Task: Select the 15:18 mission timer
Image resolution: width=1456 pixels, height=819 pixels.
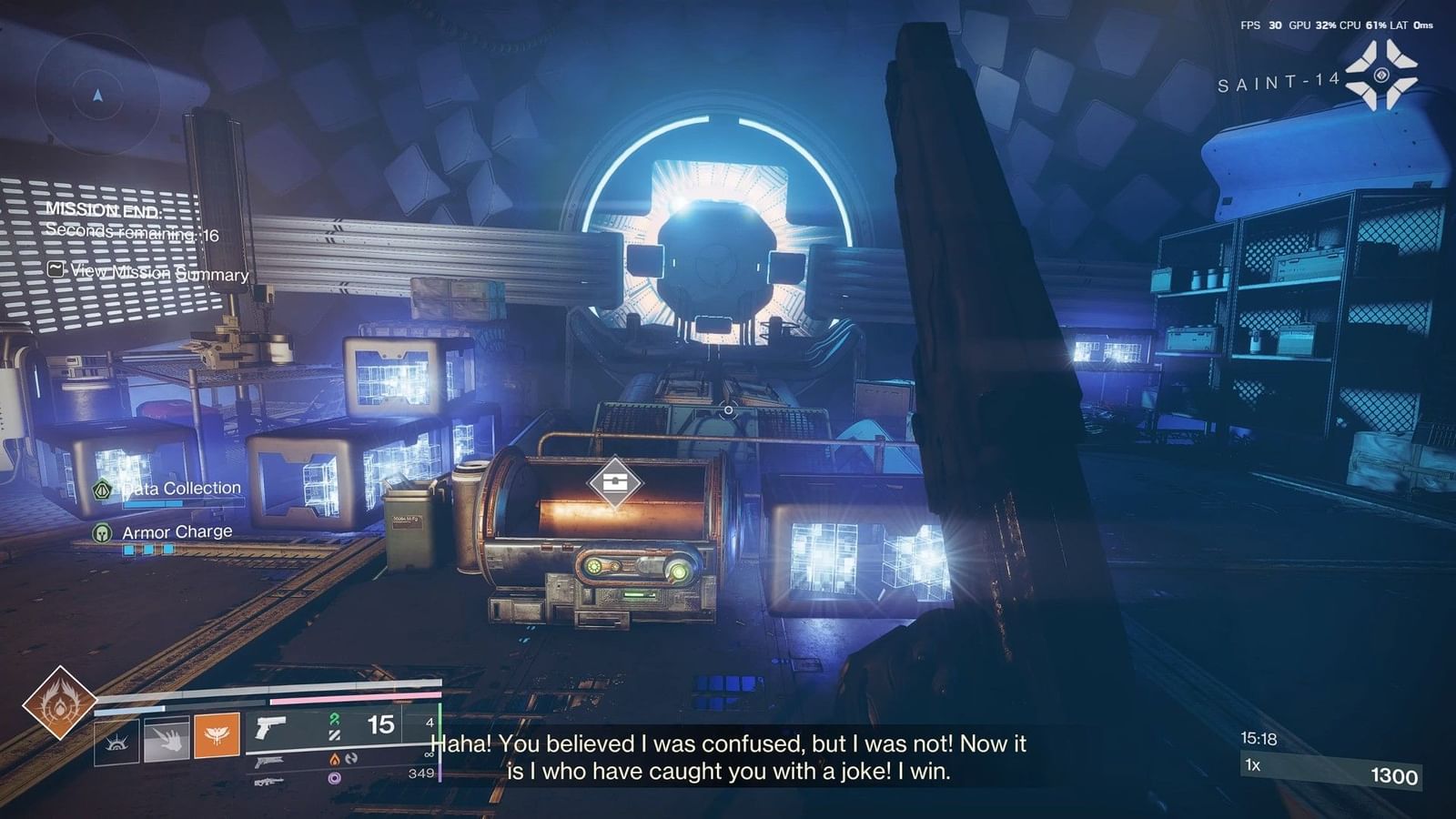Action: click(1259, 738)
